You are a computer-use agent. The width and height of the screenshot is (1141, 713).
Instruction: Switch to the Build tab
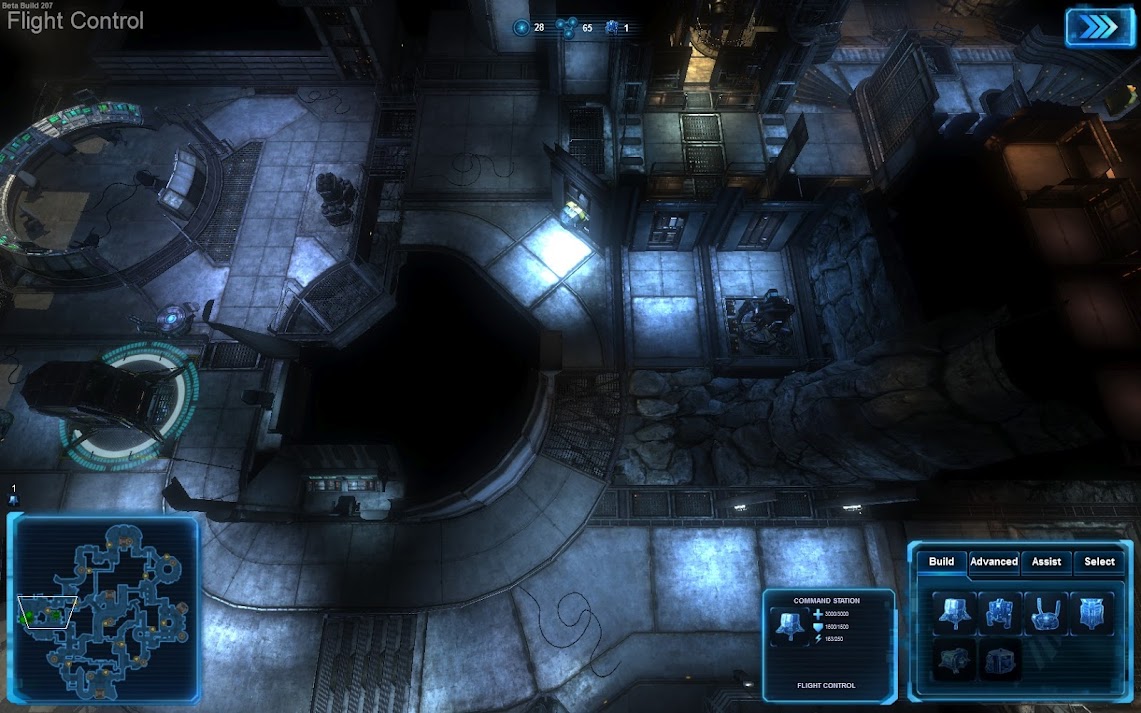coord(941,562)
